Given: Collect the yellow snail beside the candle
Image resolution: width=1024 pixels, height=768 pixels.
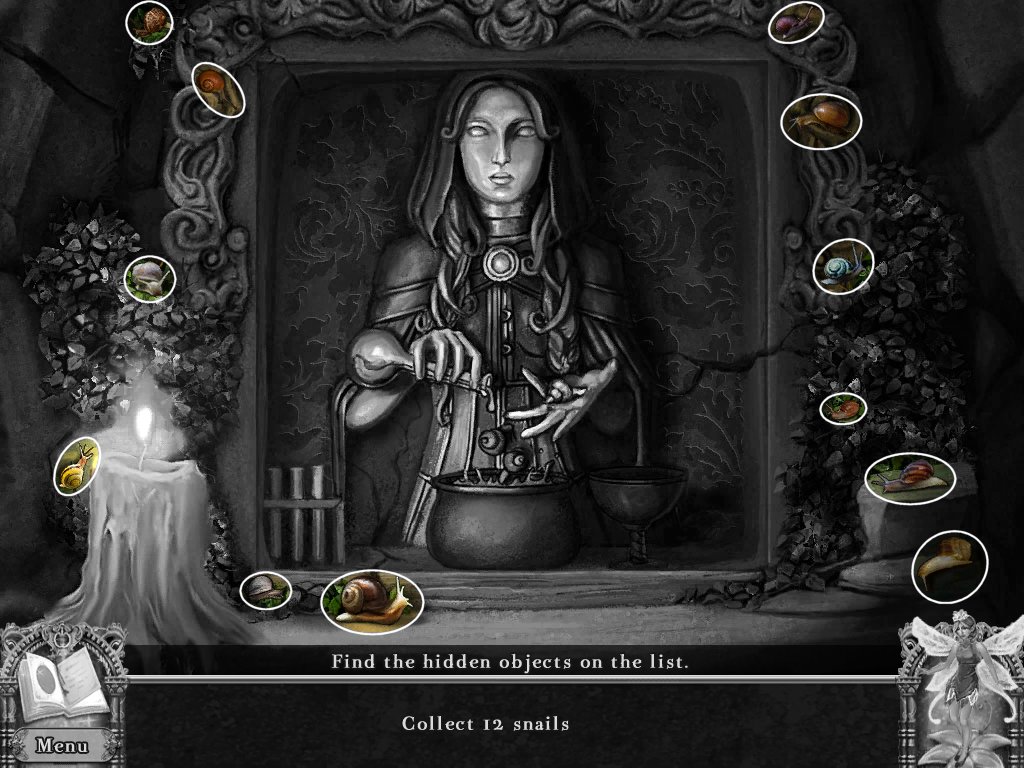Looking at the screenshot, I should 77,468.
